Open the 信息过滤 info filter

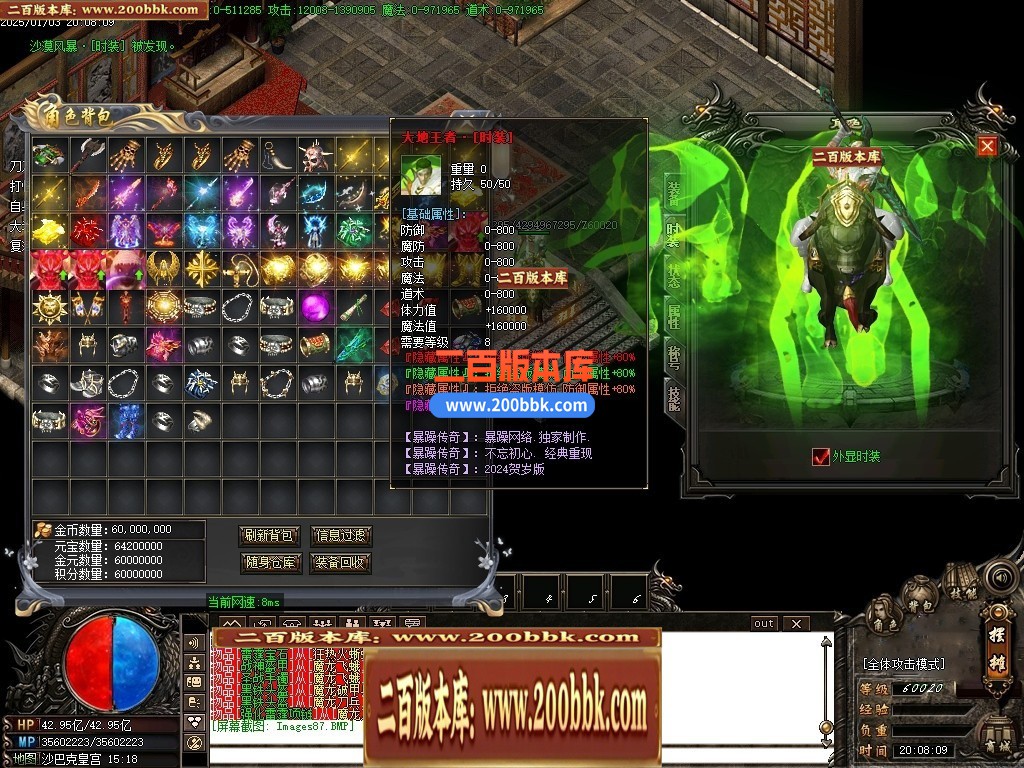coord(341,536)
